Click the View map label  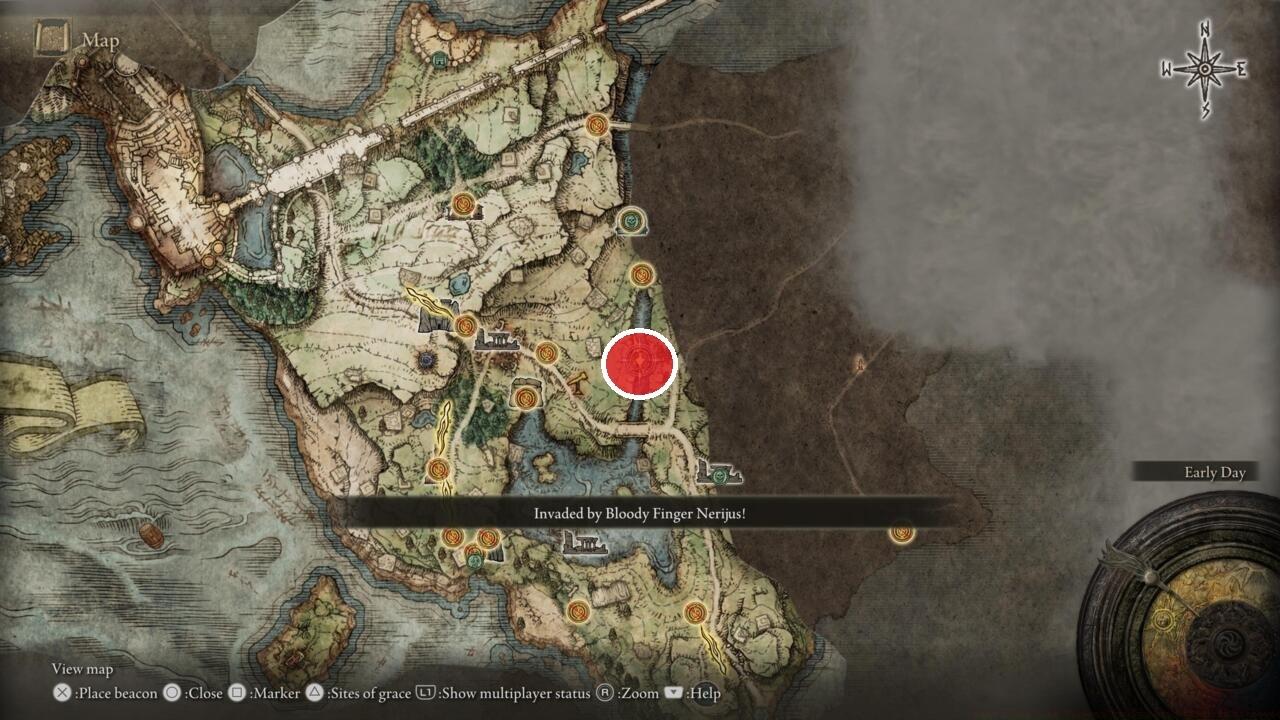(82, 668)
